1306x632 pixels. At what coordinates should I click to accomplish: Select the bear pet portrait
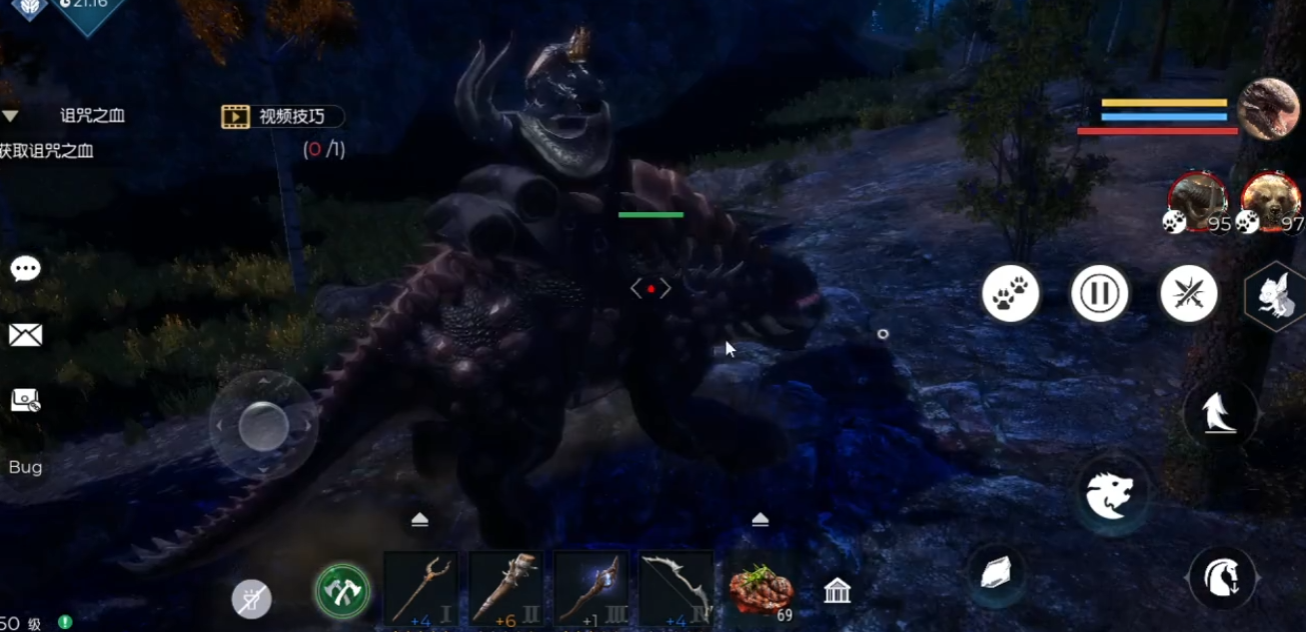click(x=1270, y=201)
